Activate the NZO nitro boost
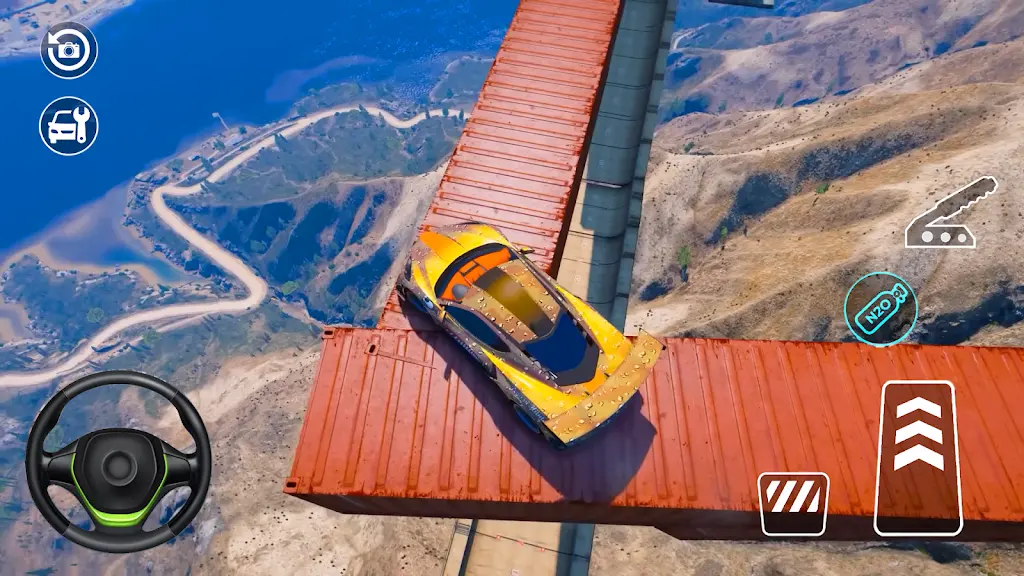Image resolution: width=1024 pixels, height=576 pixels. tap(880, 304)
